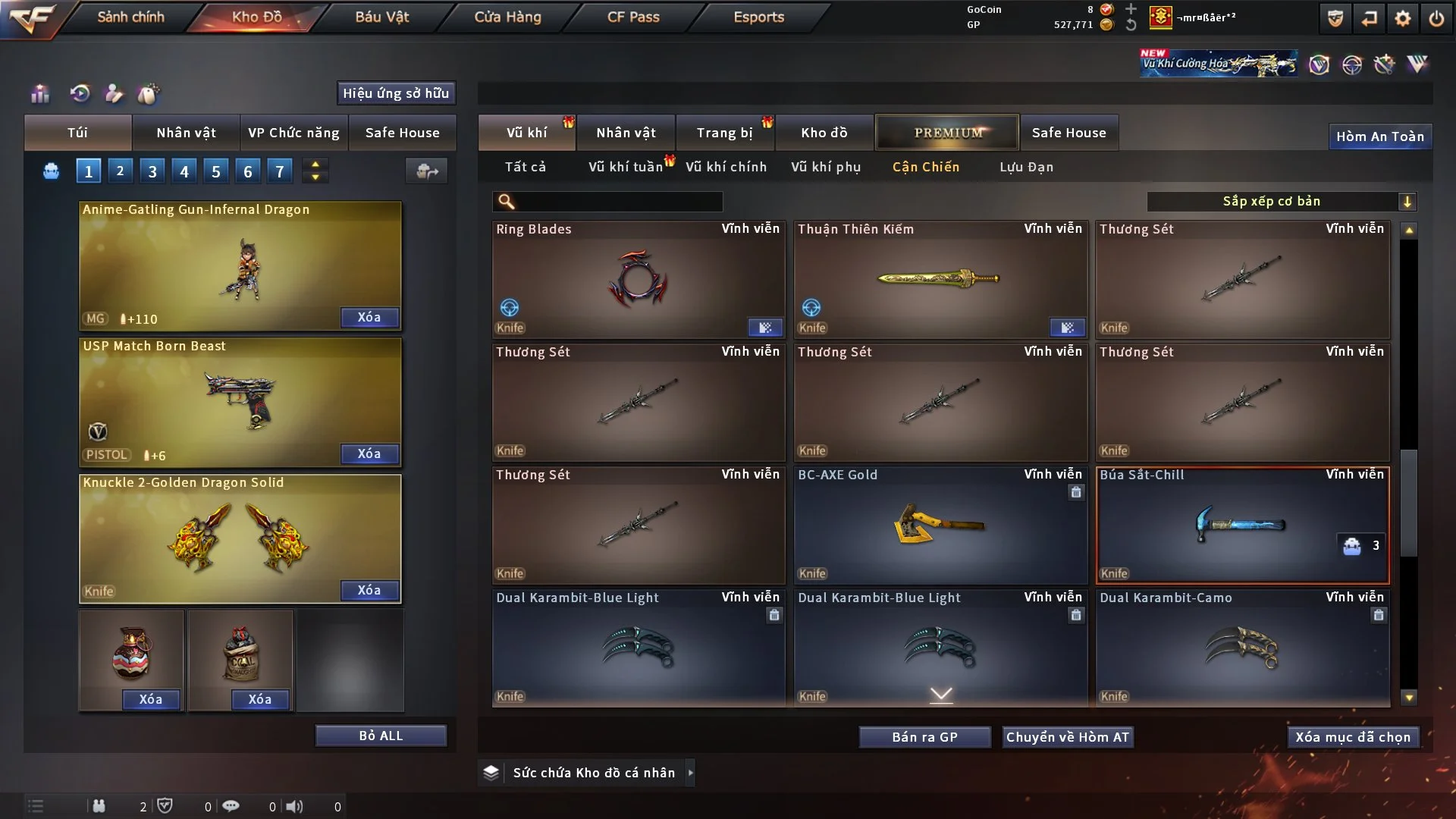Choose the Dual Karambit-Camo knife
Viewport: 1456px width, 819px height.
[x=1241, y=648]
